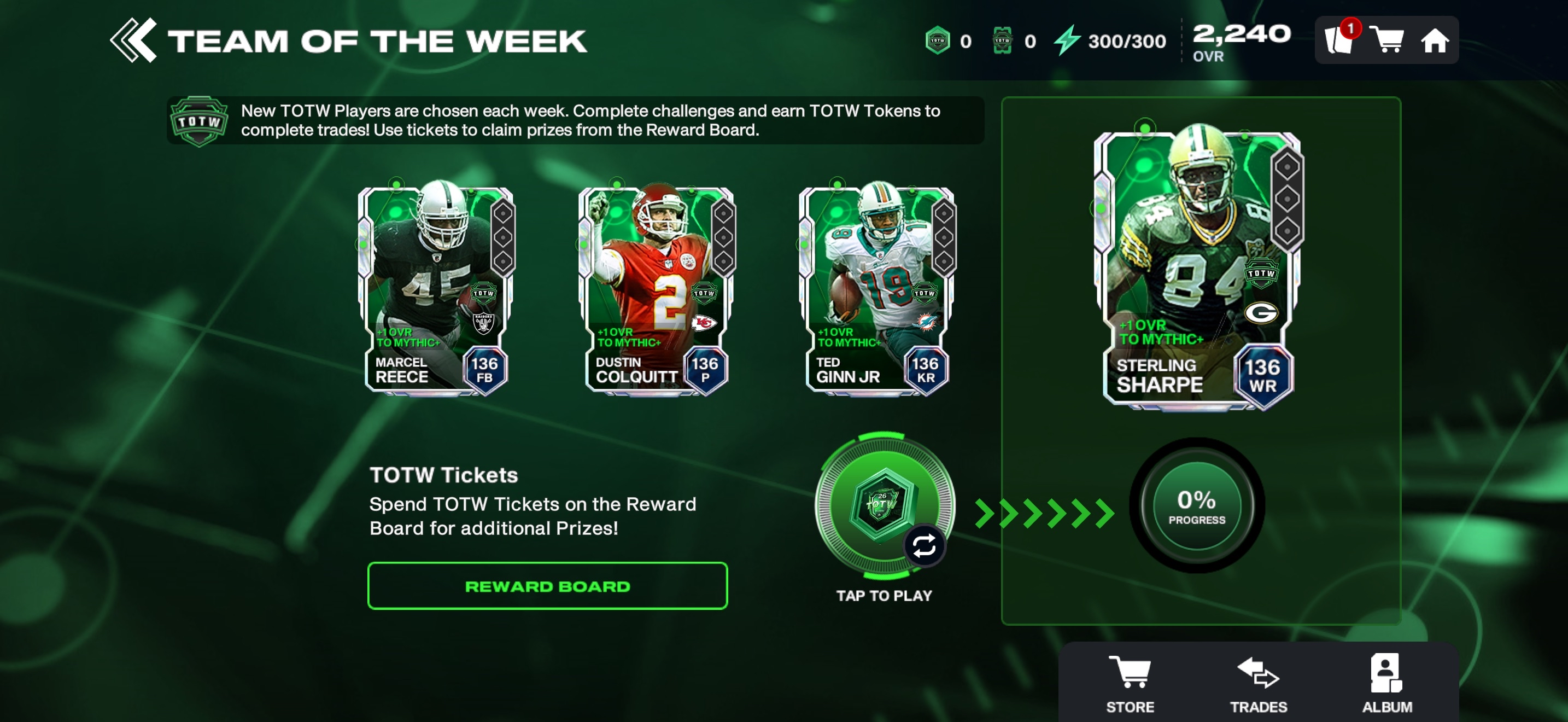The height and width of the screenshot is (722, 1568).
Task: Return to the home screen
Action: (x=1434, y=41)
